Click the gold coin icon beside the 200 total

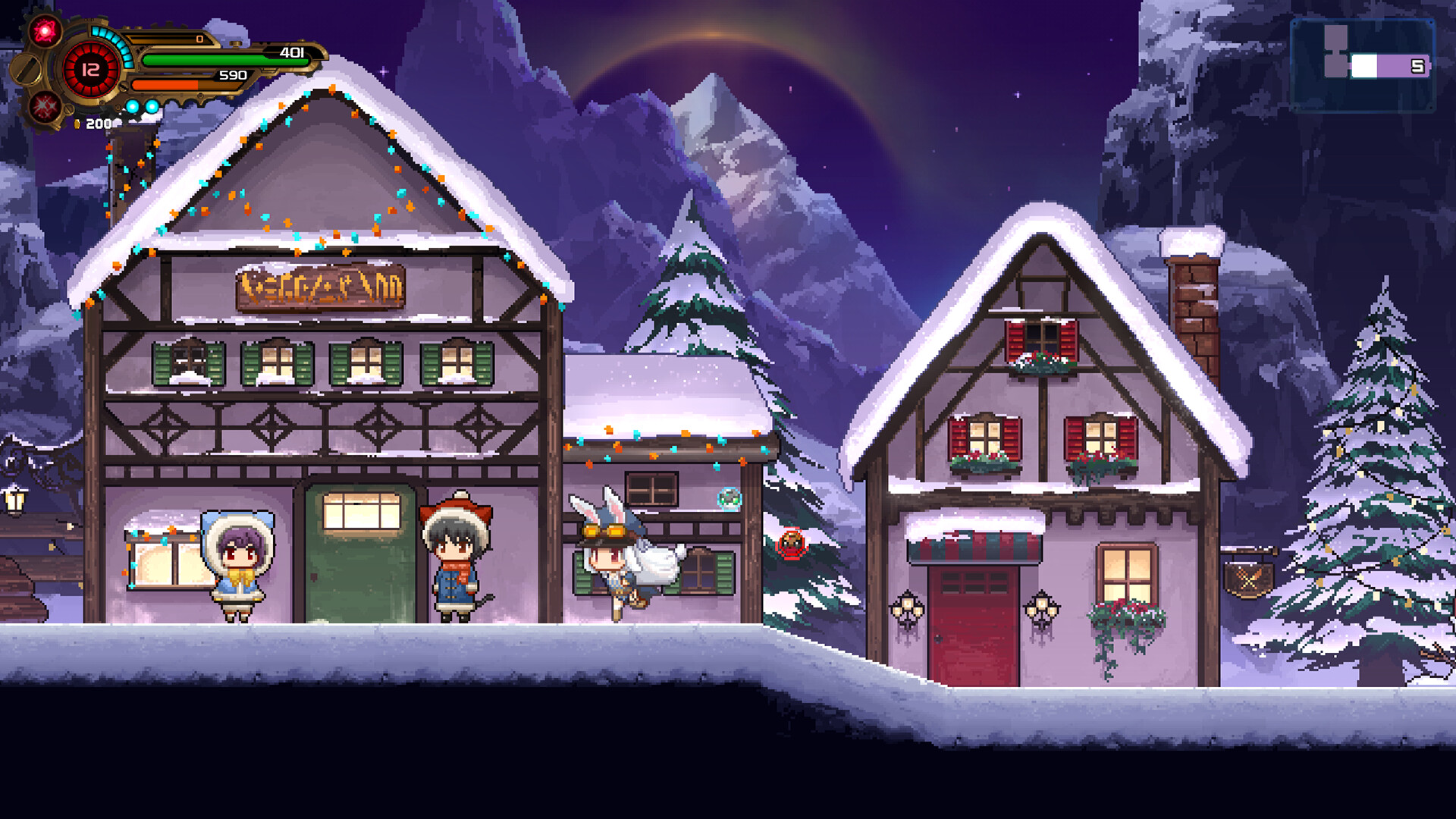tap(77, 124)
